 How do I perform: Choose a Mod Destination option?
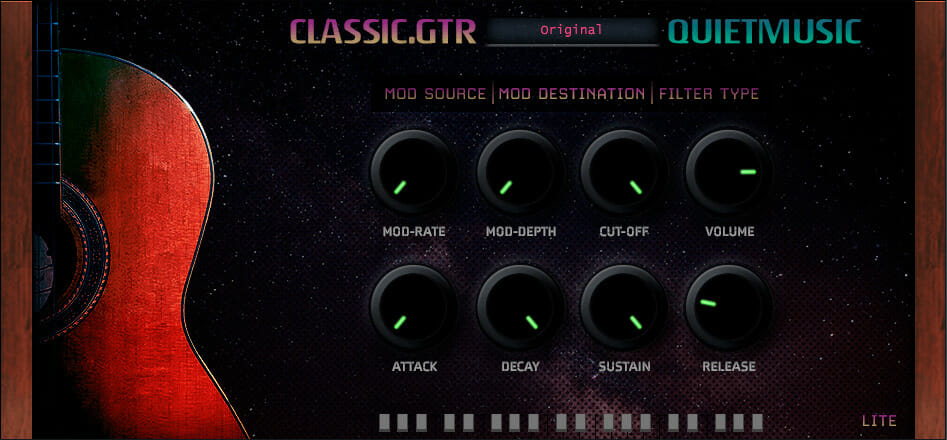572,94
